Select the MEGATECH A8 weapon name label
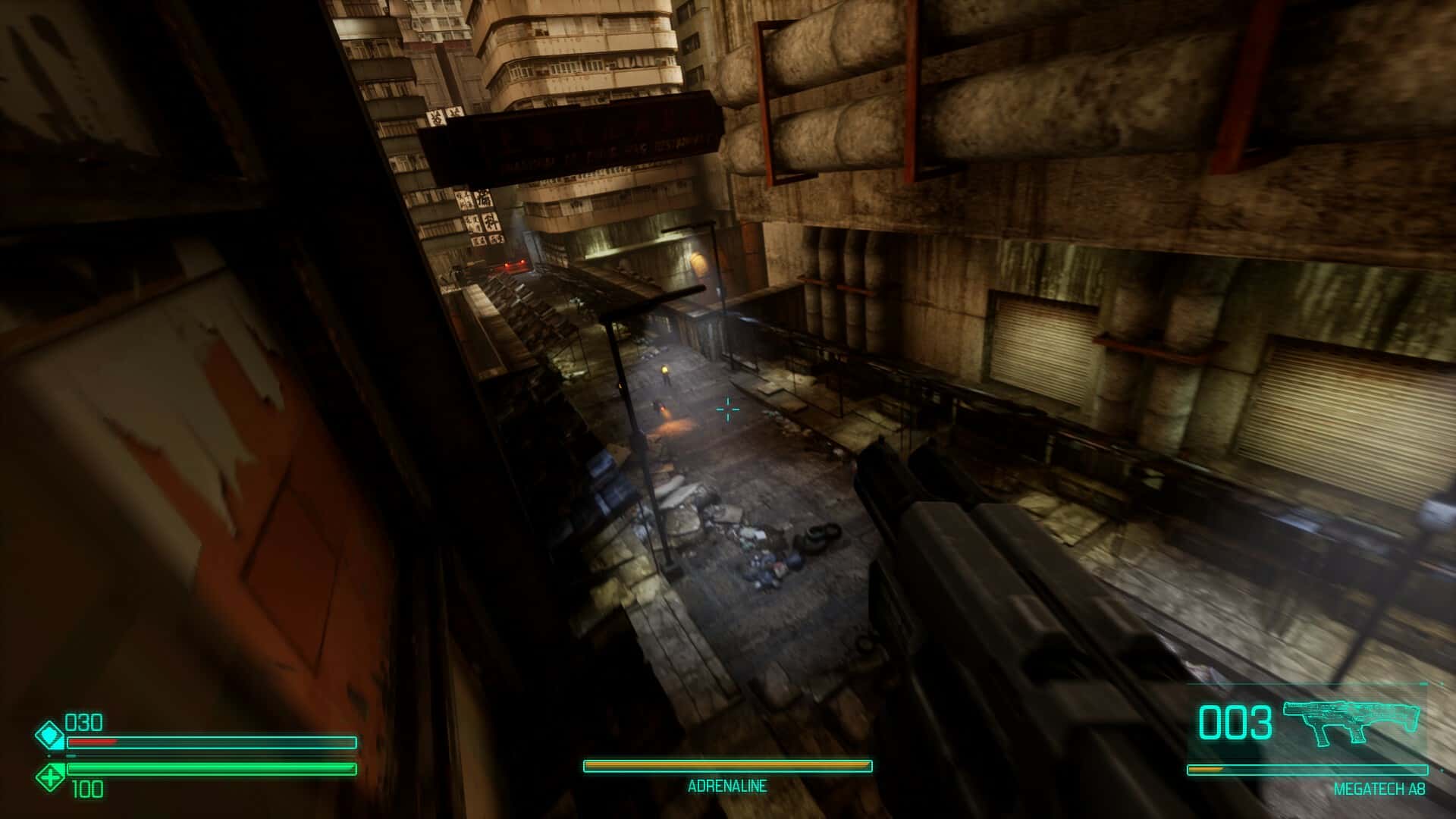 click(1380, 790)
